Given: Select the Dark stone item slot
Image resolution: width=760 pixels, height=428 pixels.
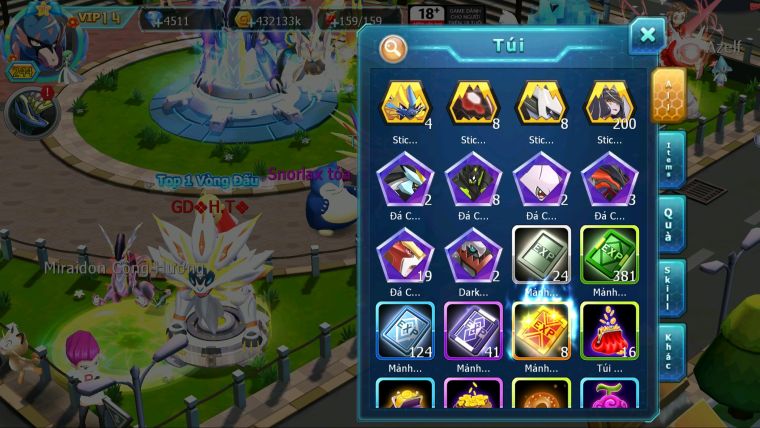Looking at the screenshot, I should point(472,254).
